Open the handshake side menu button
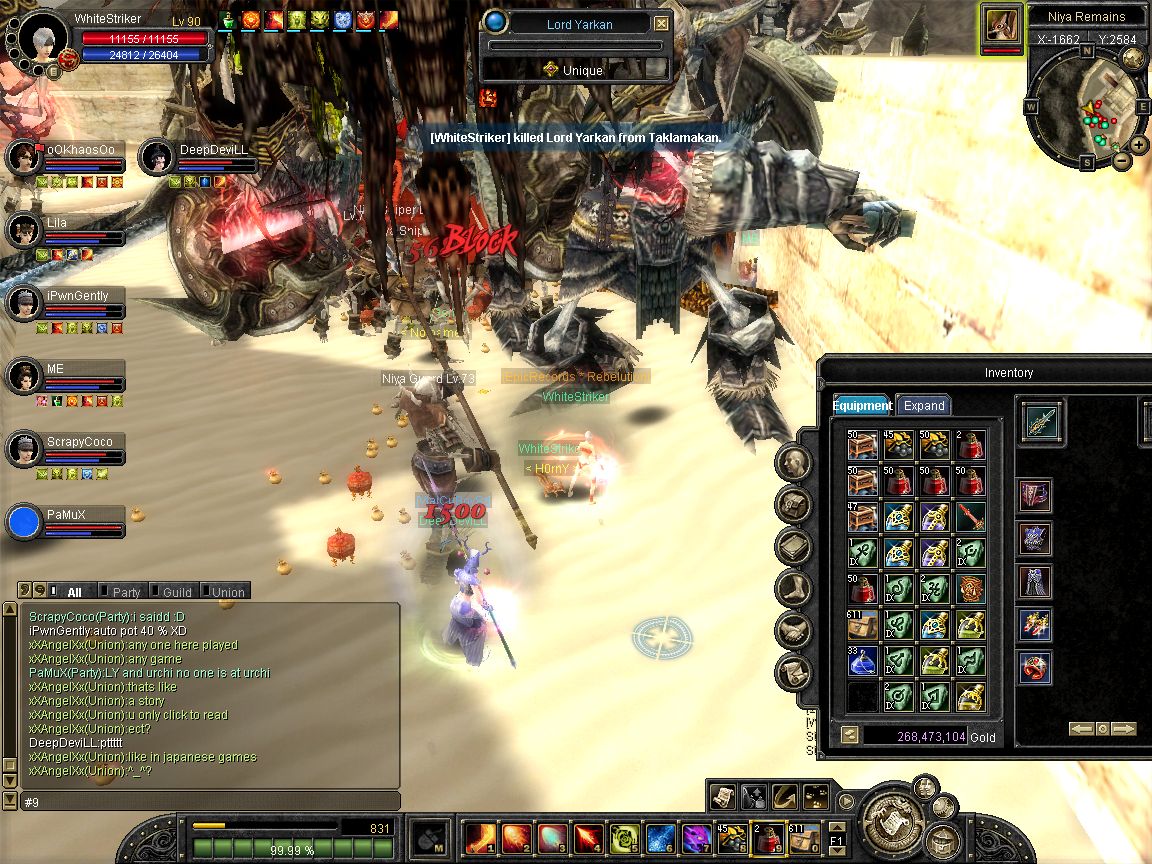Viewport: 1152px width, 864px height. click(793, 630)
